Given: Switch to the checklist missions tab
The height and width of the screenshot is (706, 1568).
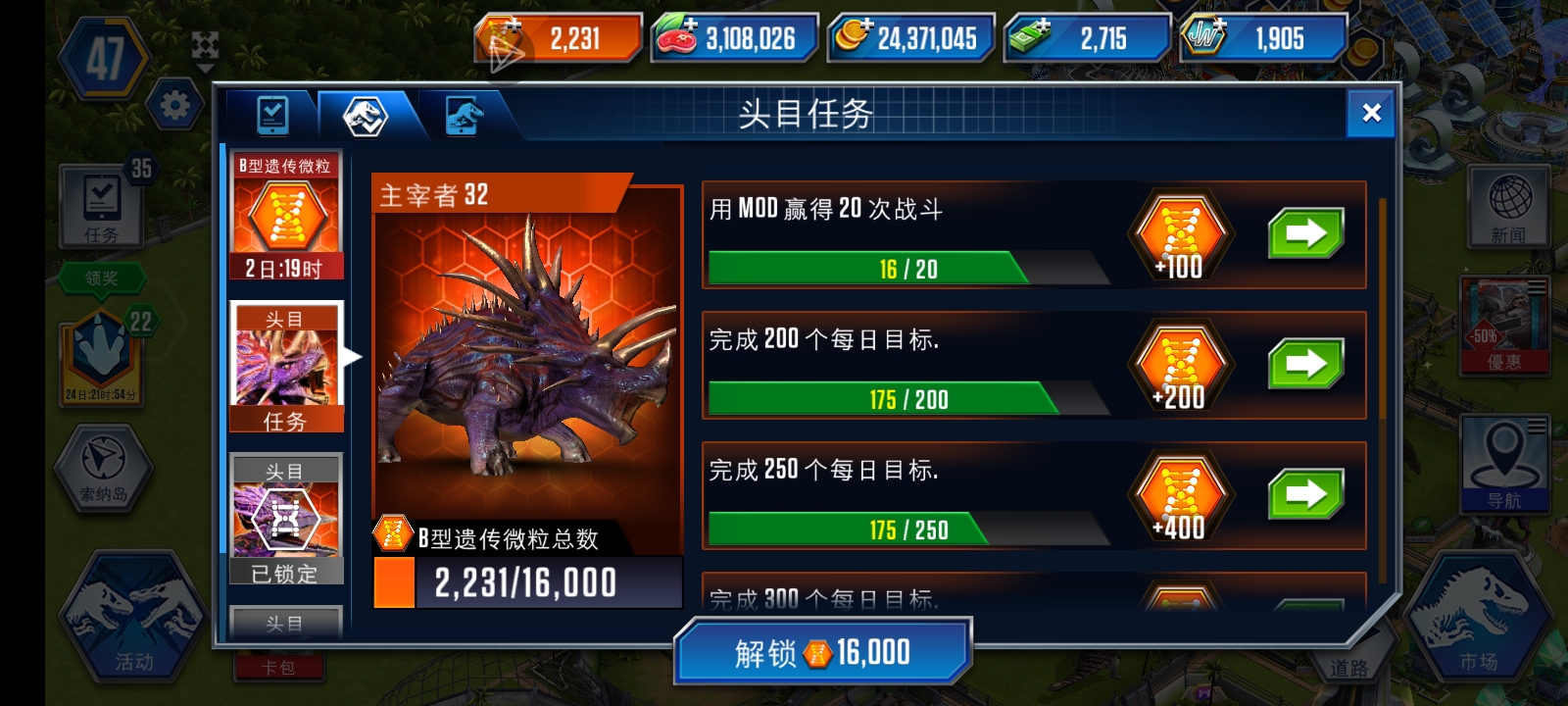Looking at the screenshot, I should coord(271,115).
